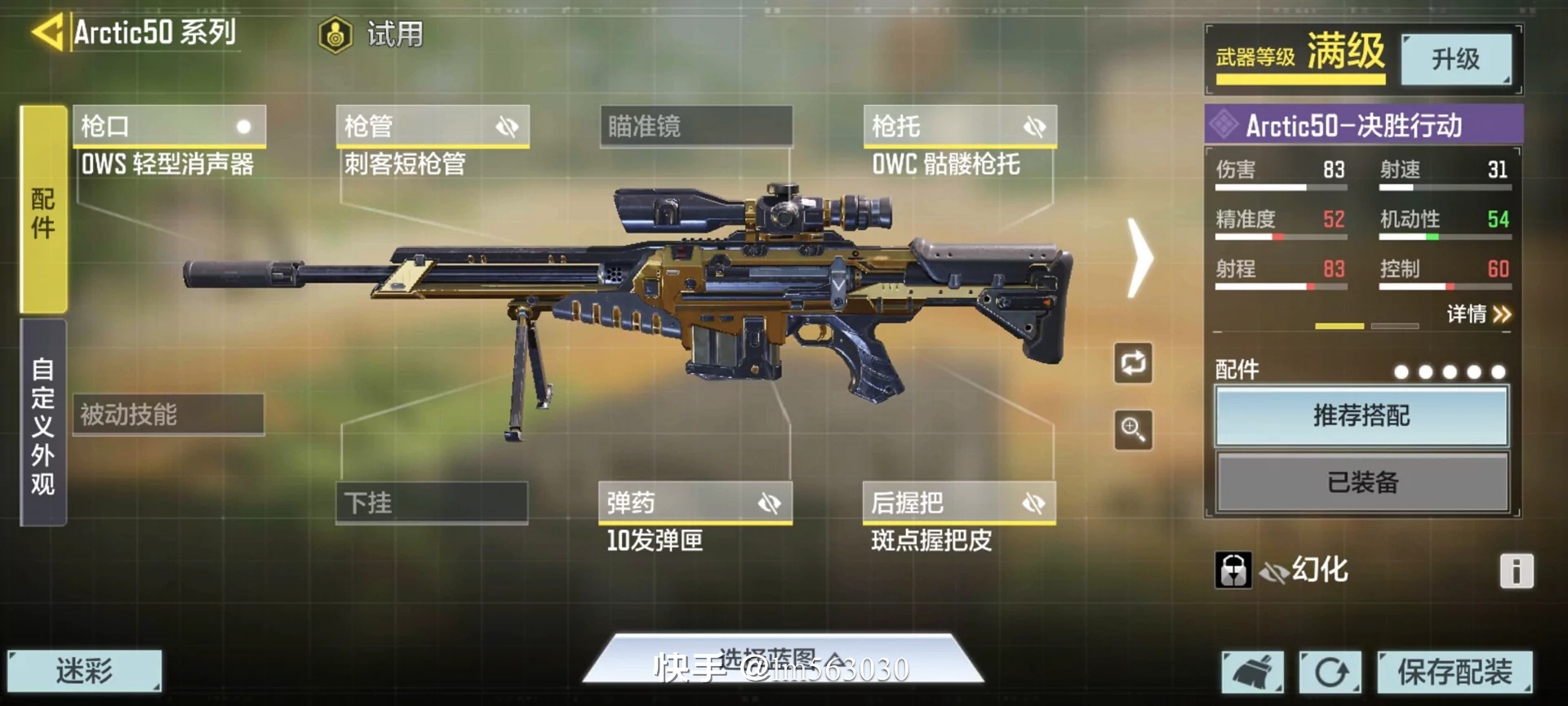The image size is (1568, 706).
Task: Open the 枪管 barrel attachment slot
Action: tap(433, 127)
